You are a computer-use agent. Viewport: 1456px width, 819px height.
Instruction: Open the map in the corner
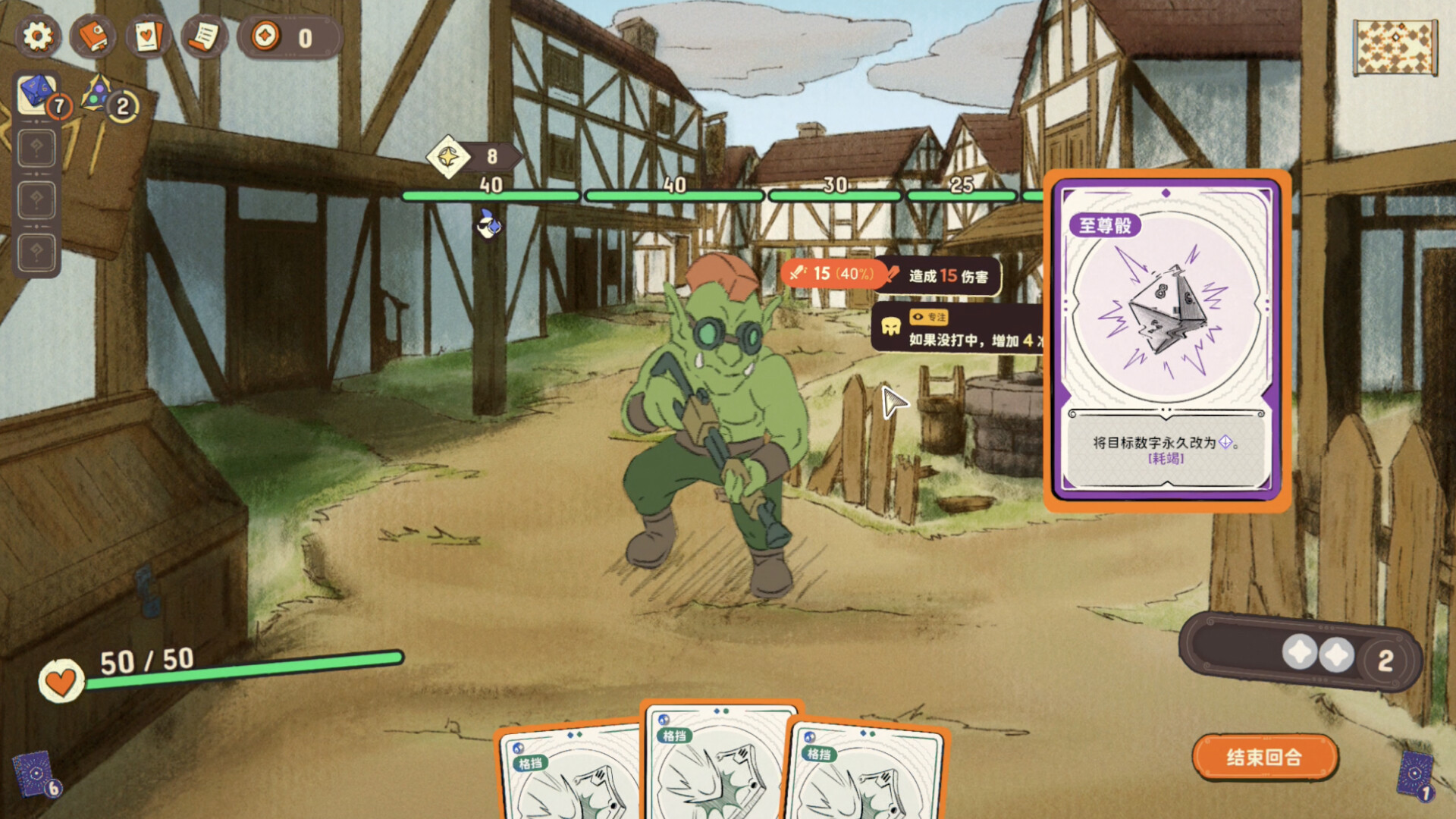pyautogui.click(x=1395, y=47)
